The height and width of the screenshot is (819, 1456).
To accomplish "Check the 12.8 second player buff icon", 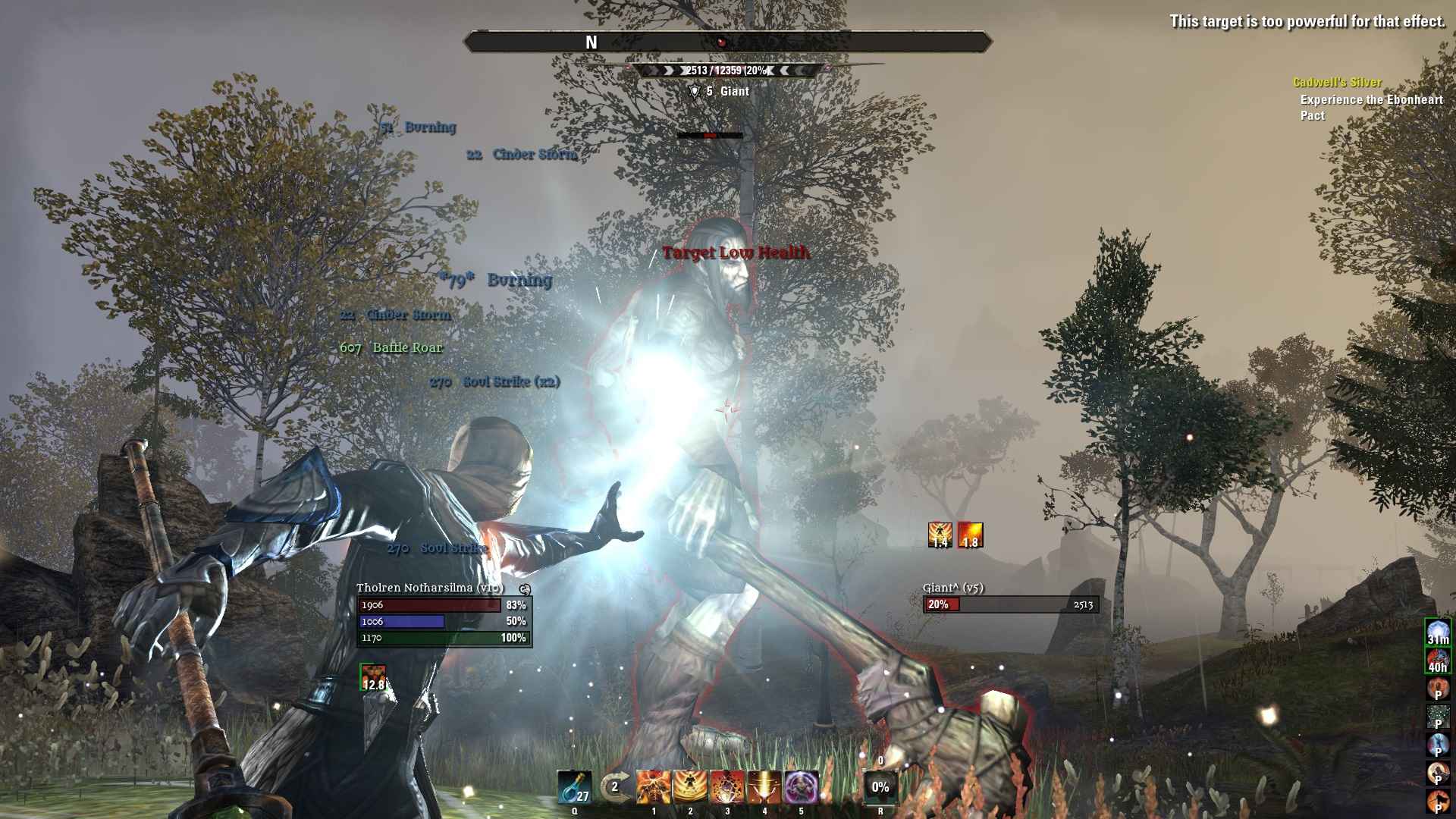I will [x=373, y=677].
